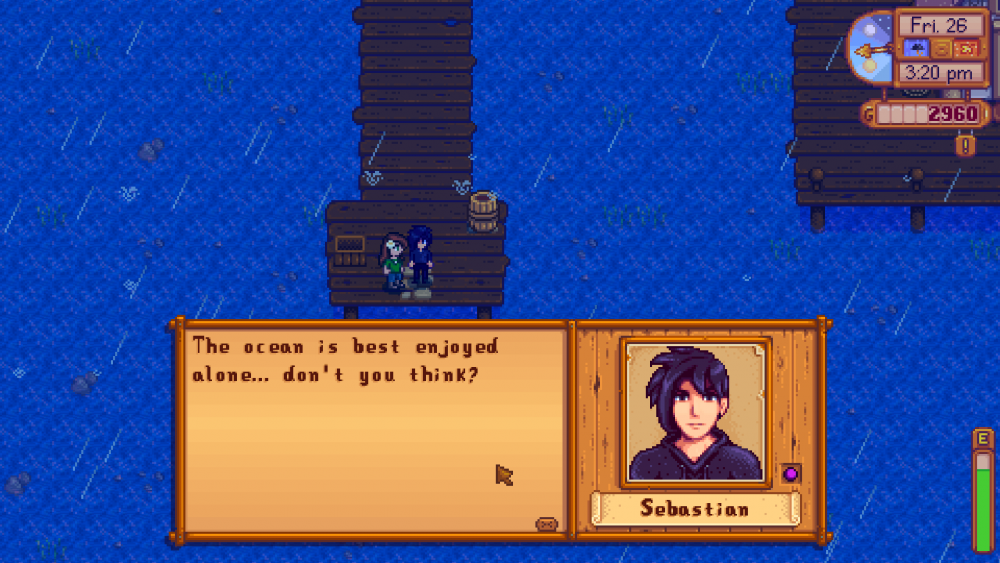This screenshot has width=1000, height=563.
Task: Click Sebastian's purple friendship gem
Action: (x=790, y=473)
